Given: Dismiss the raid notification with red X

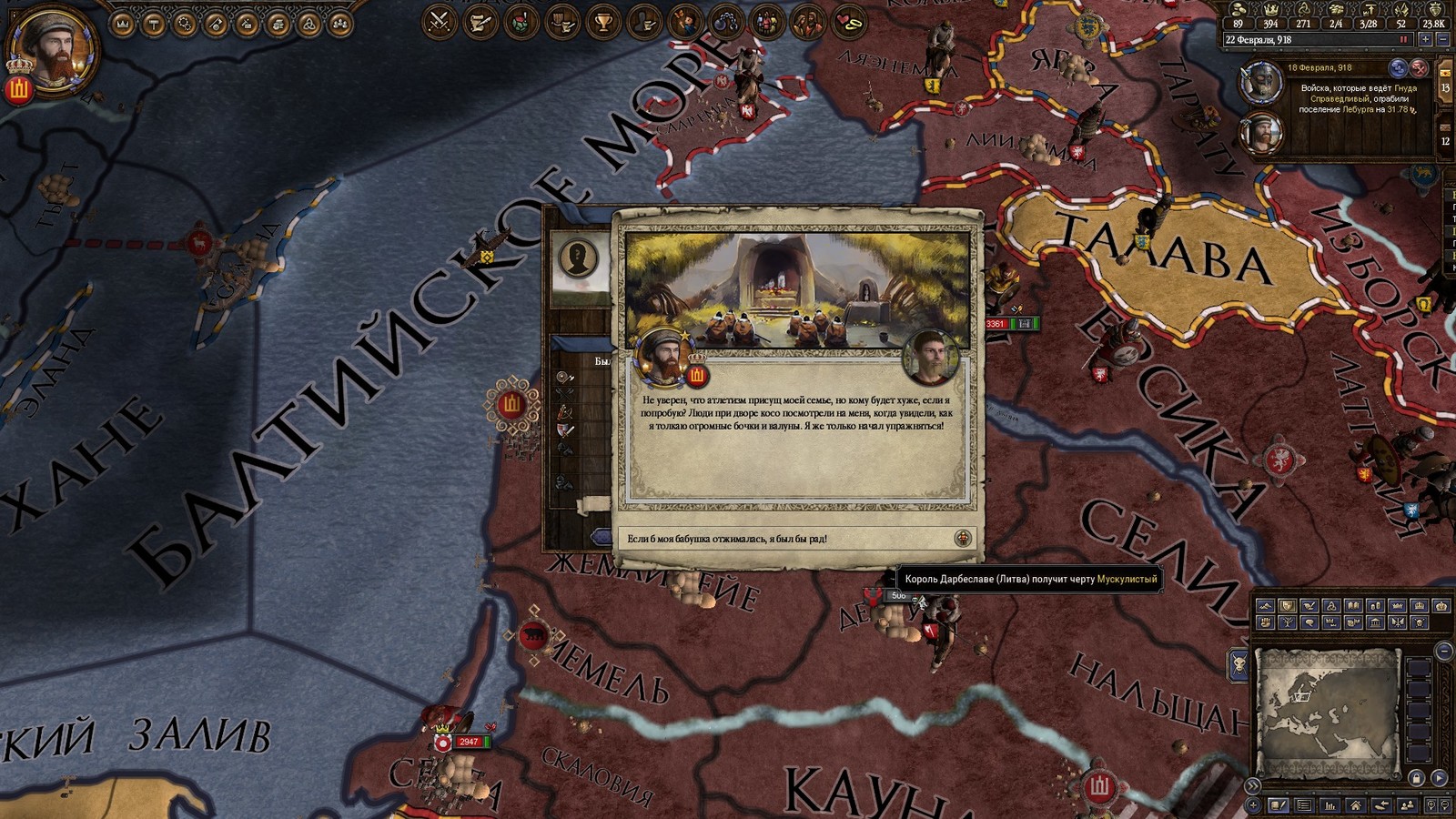Looking at the screenshot, I should click(x=1419, y=67).
